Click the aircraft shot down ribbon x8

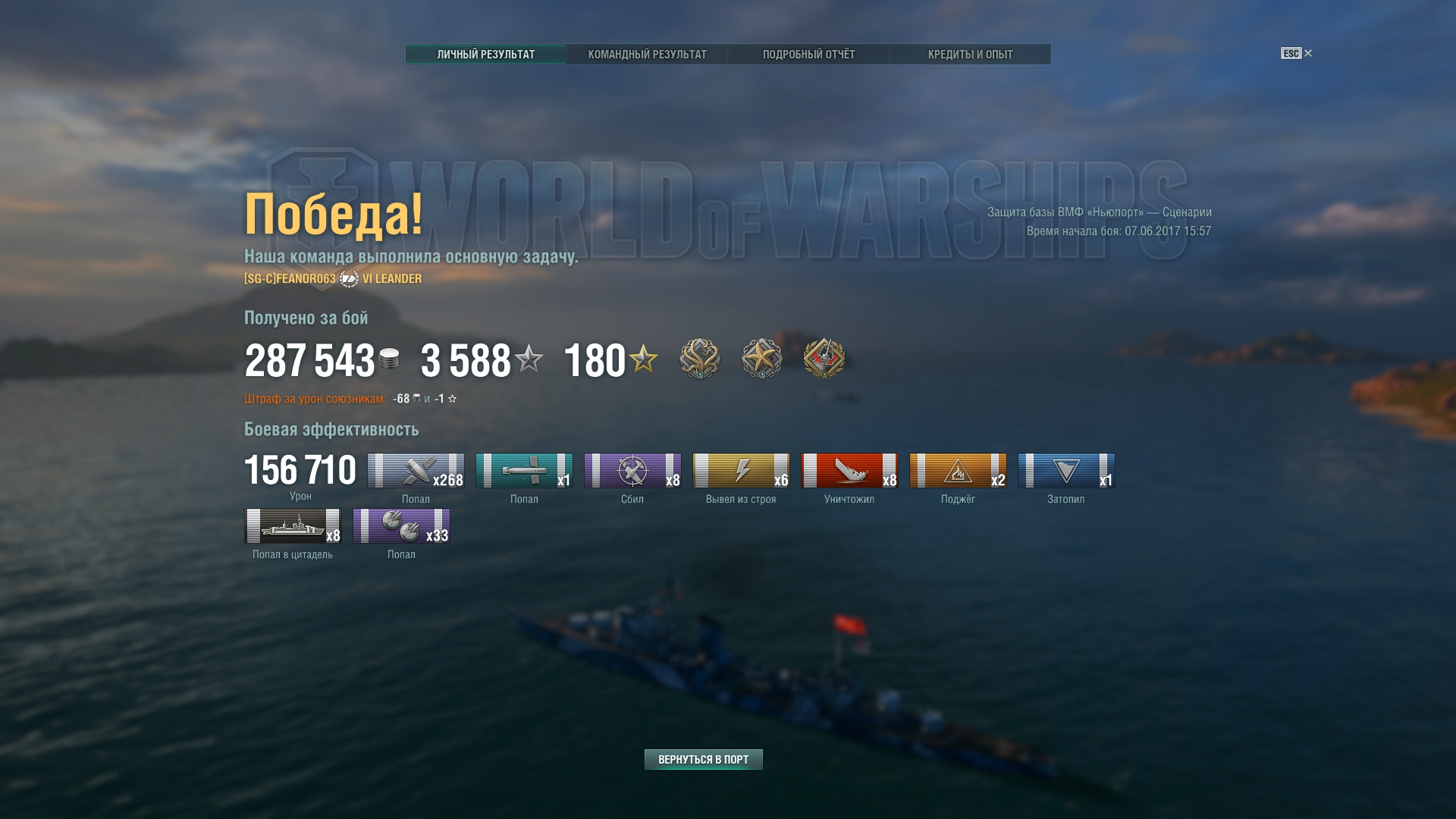point(632,471)
